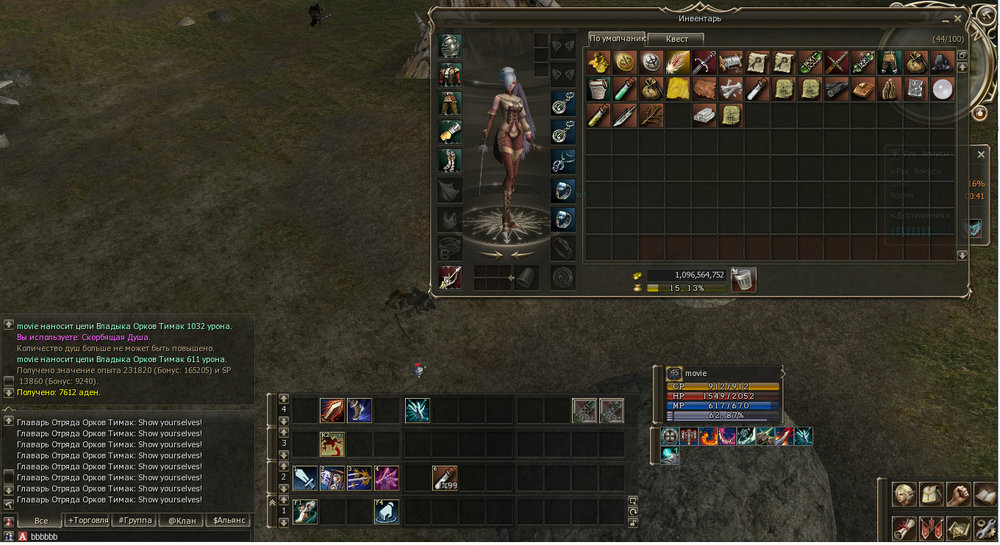Select the white crystal orb item
The height and width of the screenshot is (545, 1000).
pos(940,88)
